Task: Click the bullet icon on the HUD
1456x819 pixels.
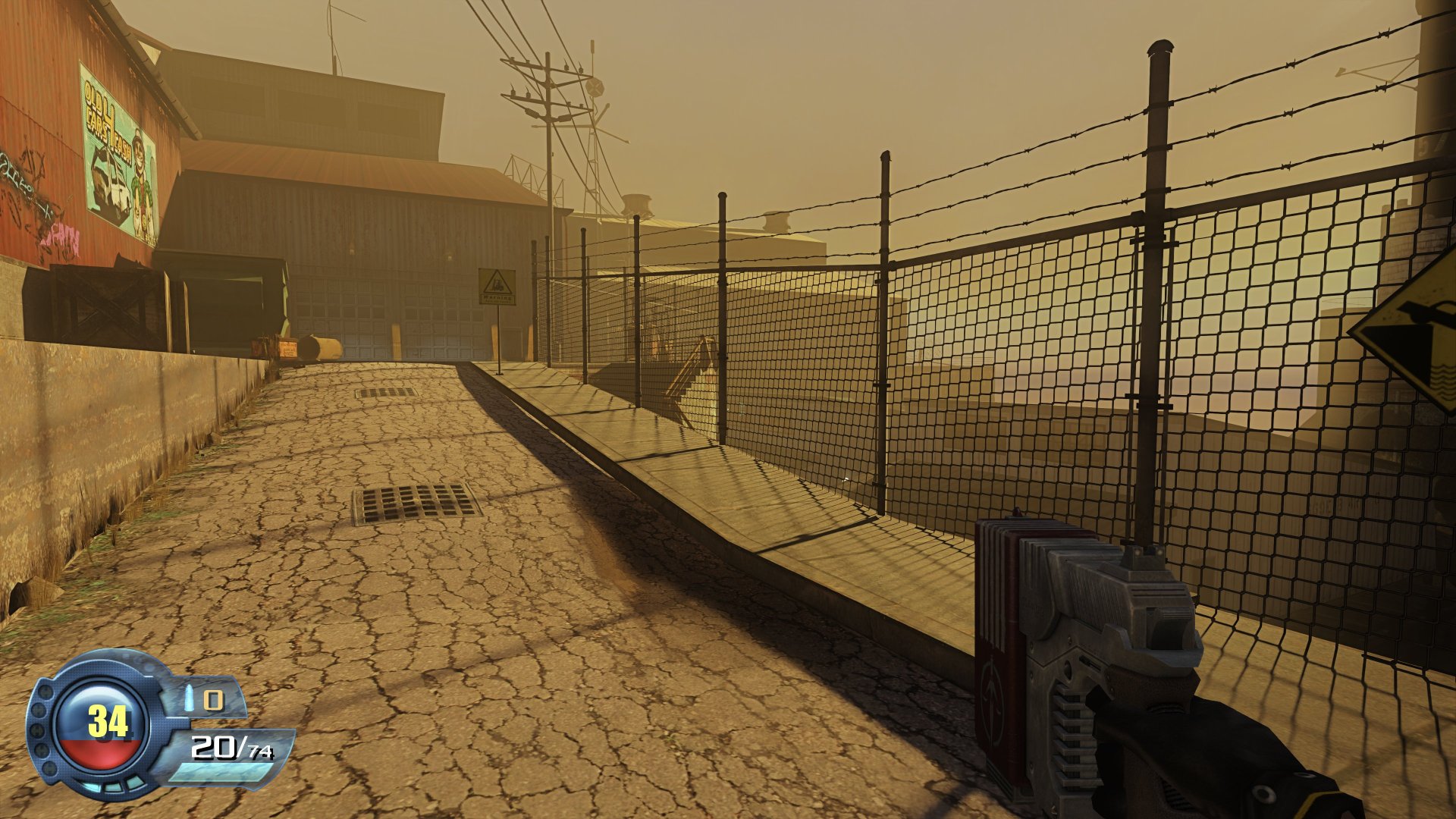Action: (189, 698)
